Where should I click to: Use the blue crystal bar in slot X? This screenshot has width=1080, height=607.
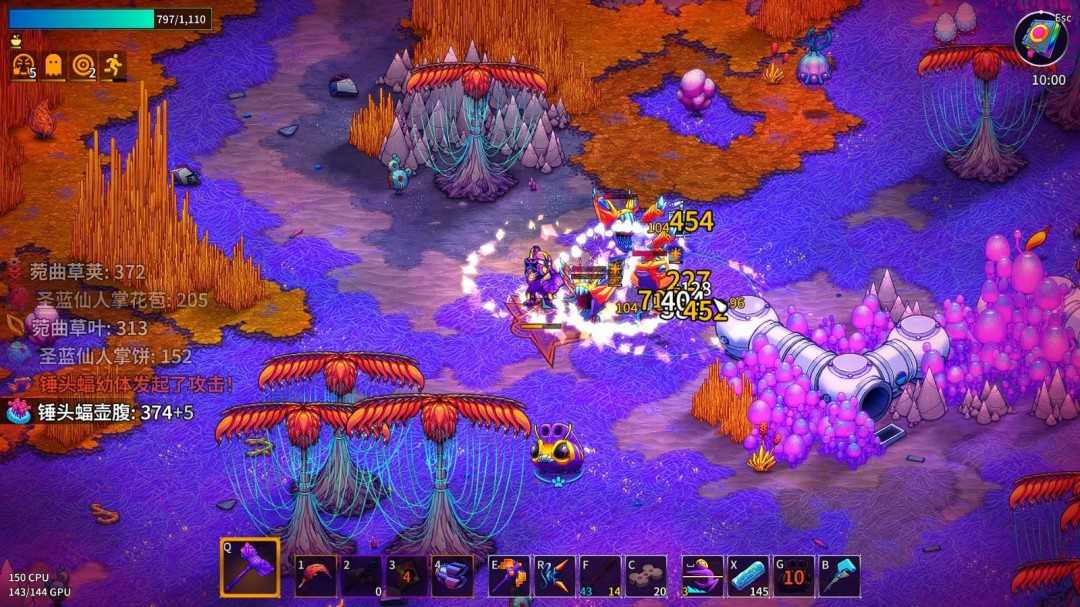tap(748, 576)
